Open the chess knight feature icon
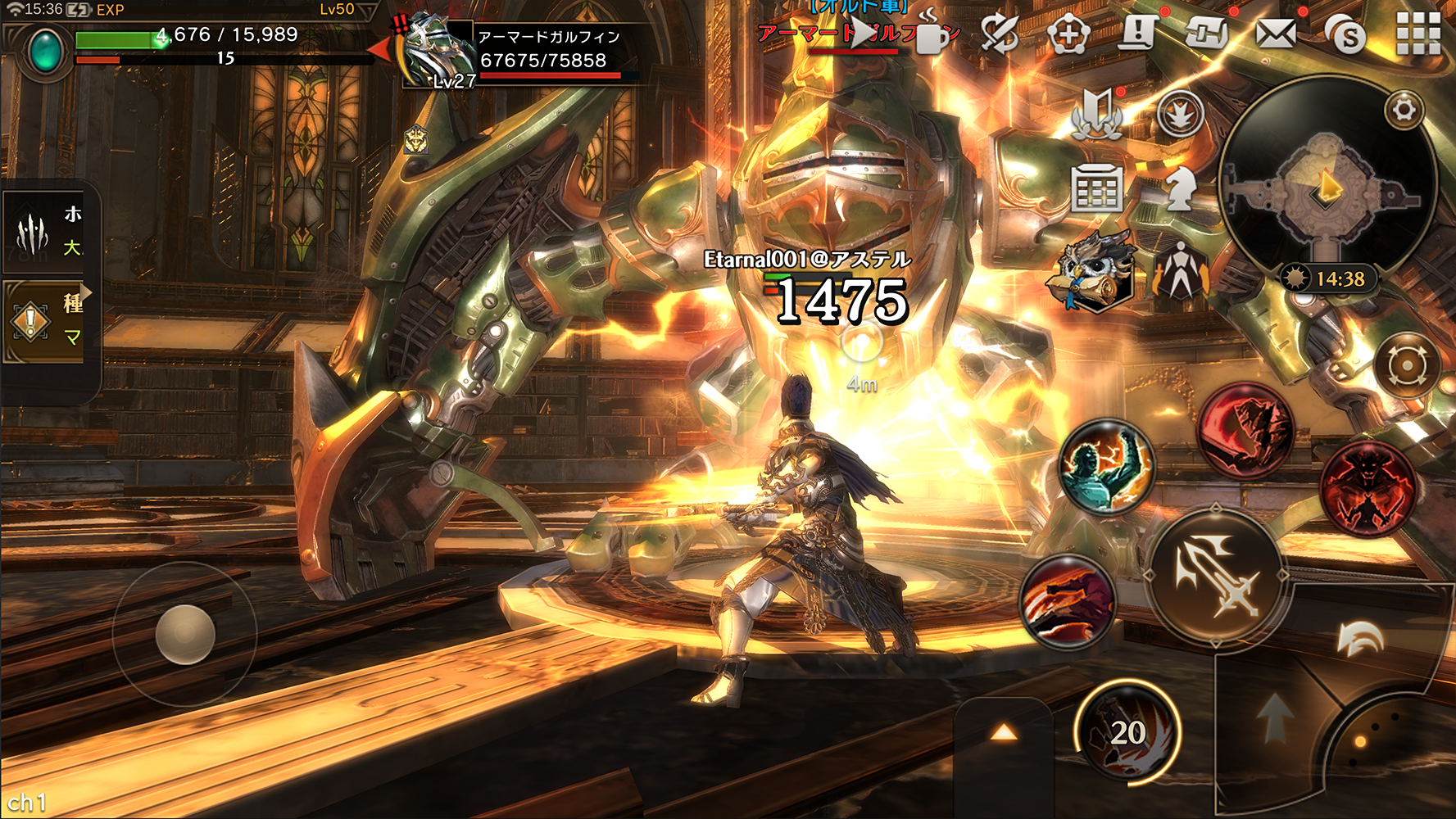Viewport: 1456px width, 819px height. [x=1180, y=188]
